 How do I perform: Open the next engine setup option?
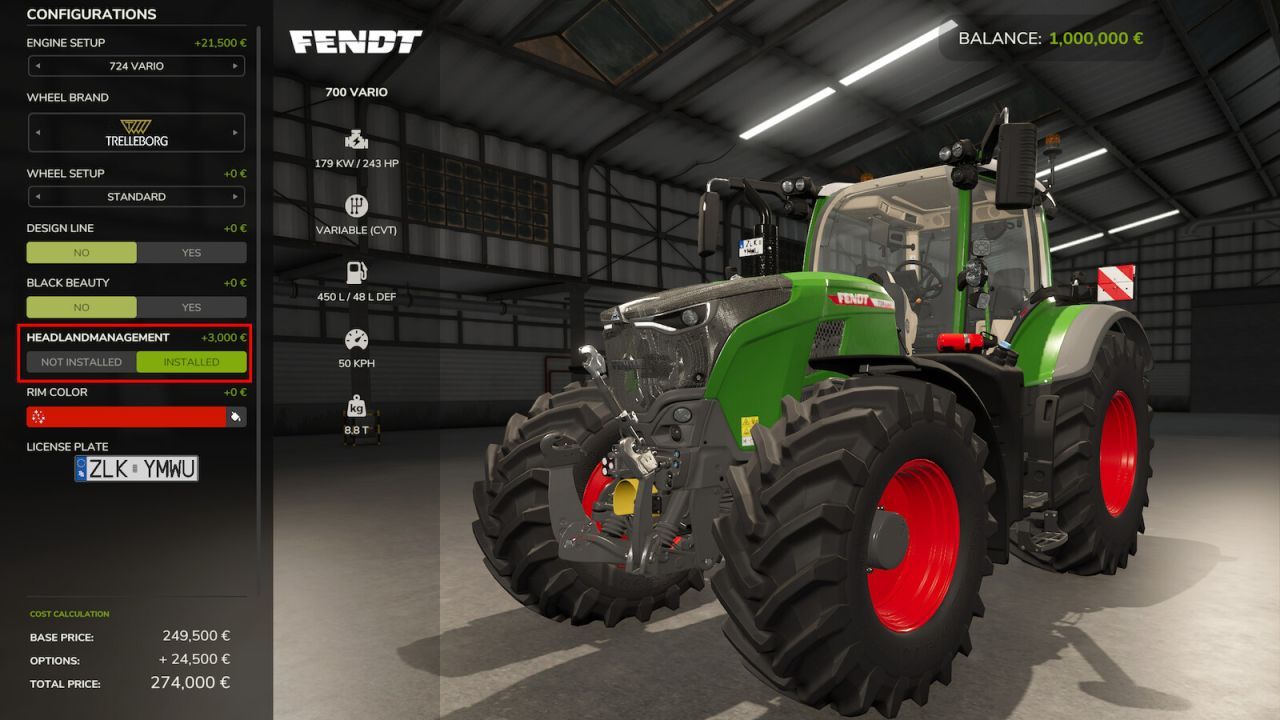[237, 66]
